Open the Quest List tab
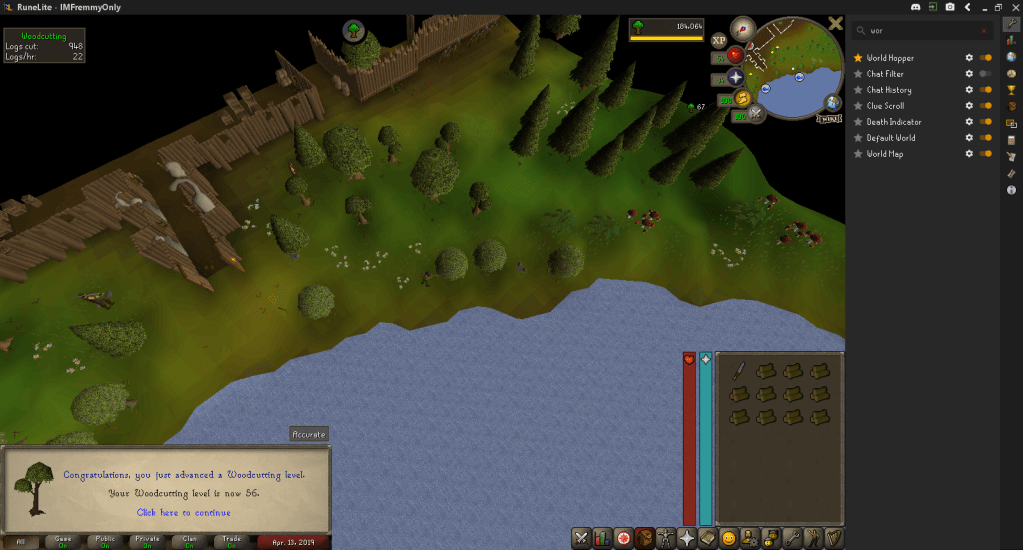Viewport: 1023px width, 550px height. coord(624,538)
